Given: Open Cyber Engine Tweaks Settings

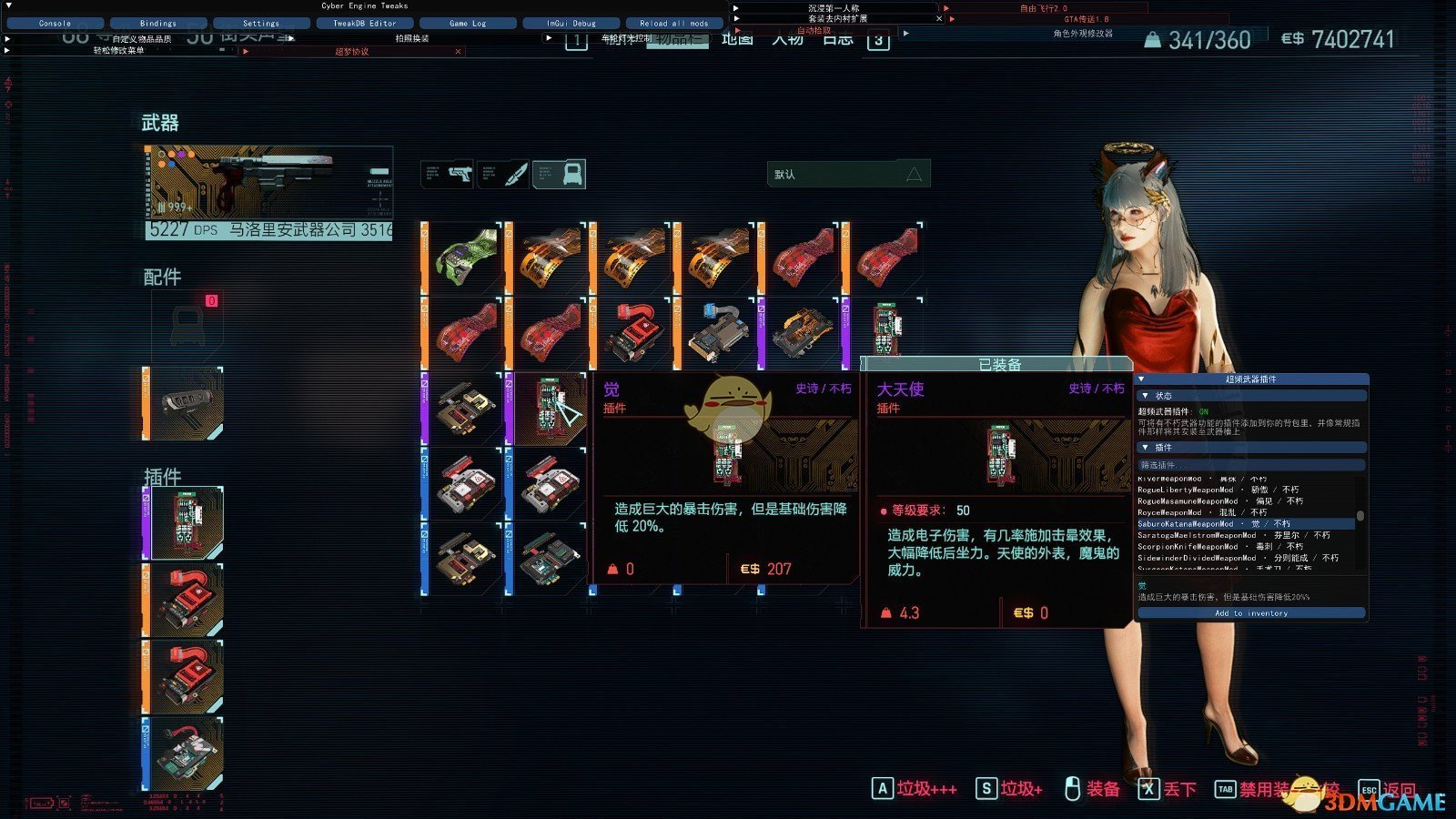Looking at the screenshot, I should (x=261, y=23).
